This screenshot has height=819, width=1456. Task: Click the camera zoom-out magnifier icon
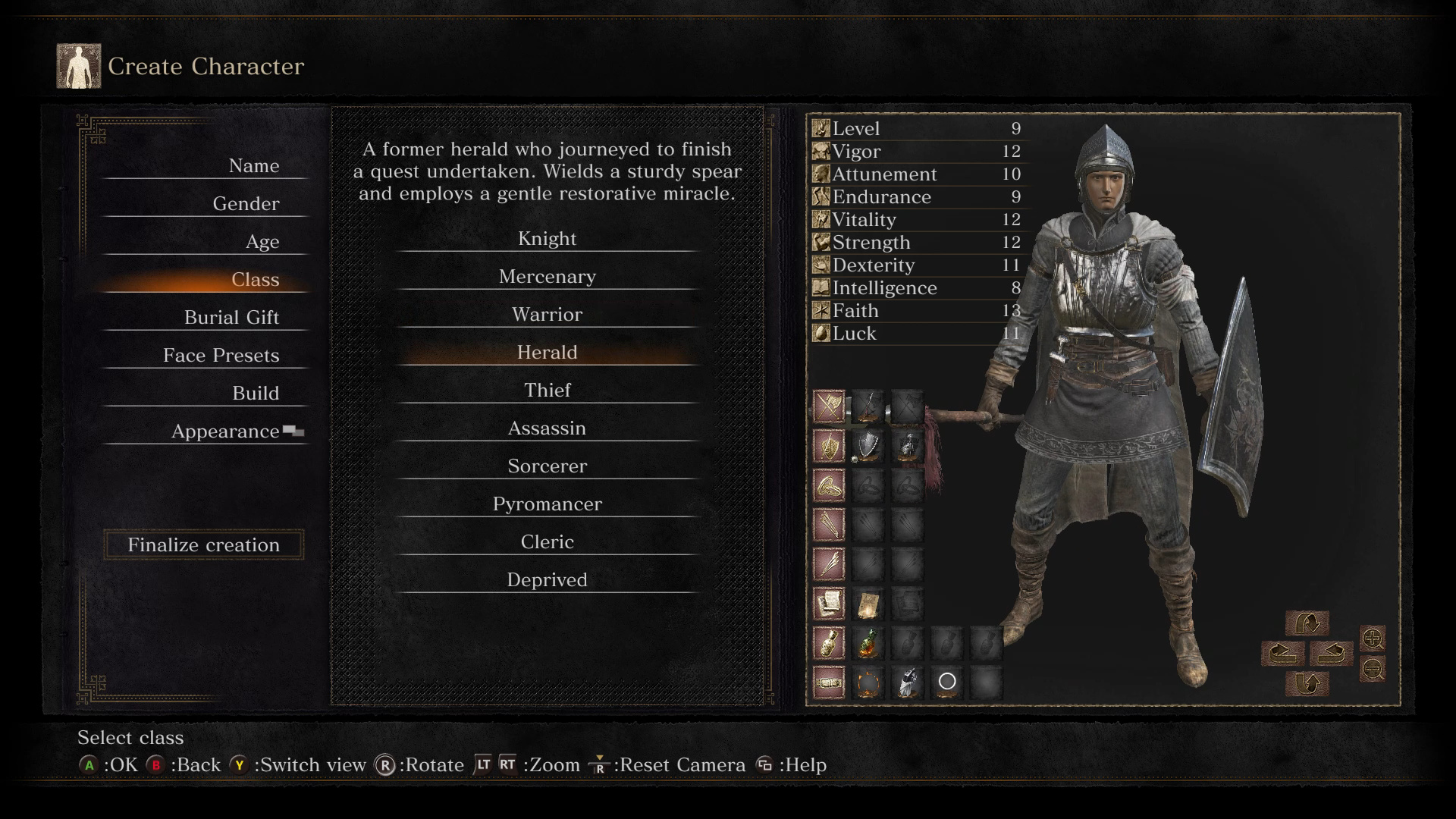[x=1373, y=669]
